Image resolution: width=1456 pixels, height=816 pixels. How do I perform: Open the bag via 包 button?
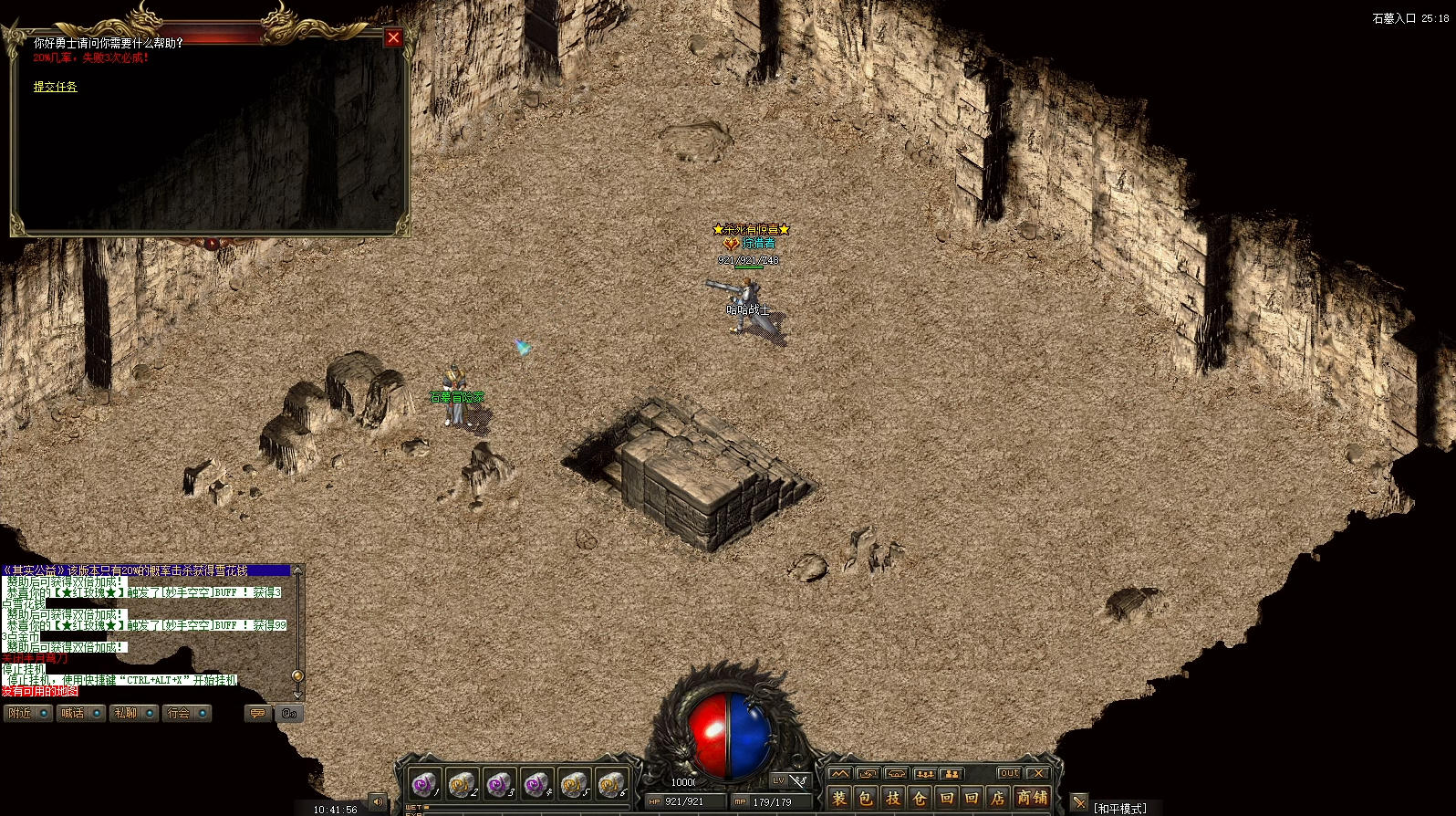(x=866, y=798)
